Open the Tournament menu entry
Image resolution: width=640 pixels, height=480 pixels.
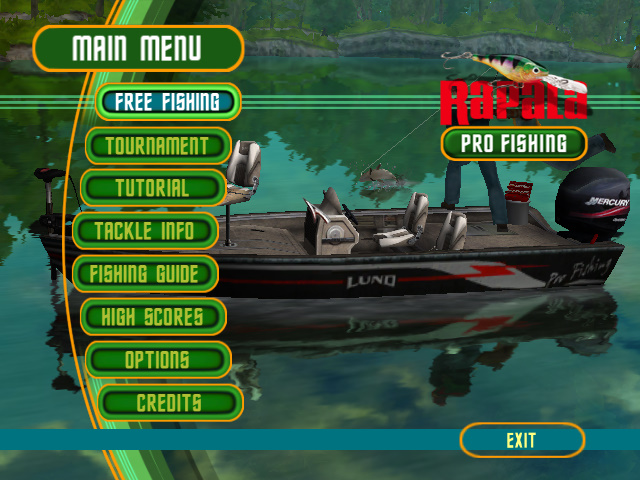(158, 146)
